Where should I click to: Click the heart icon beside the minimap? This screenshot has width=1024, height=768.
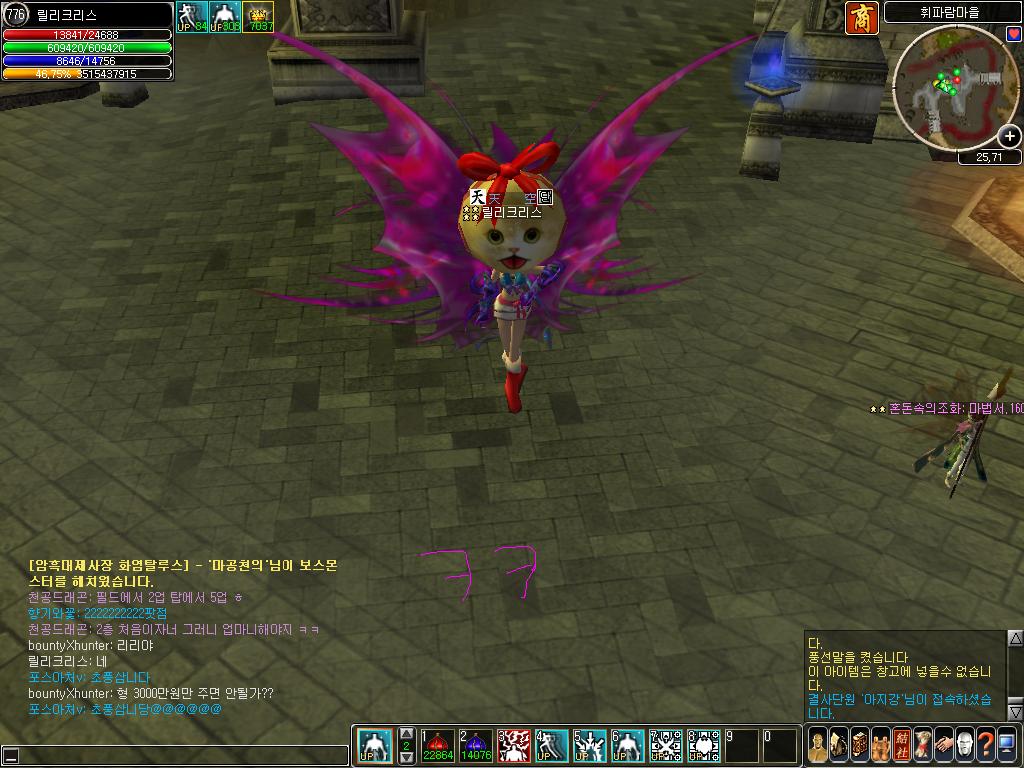coord(1013,34)
